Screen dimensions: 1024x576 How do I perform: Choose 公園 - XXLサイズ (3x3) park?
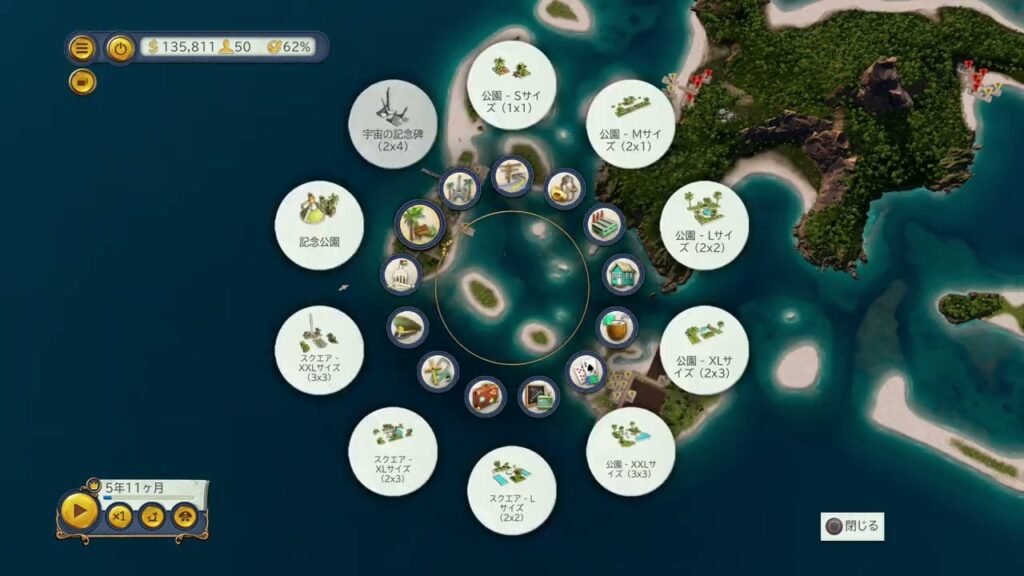pyautogui.click(x=630, y=451)
